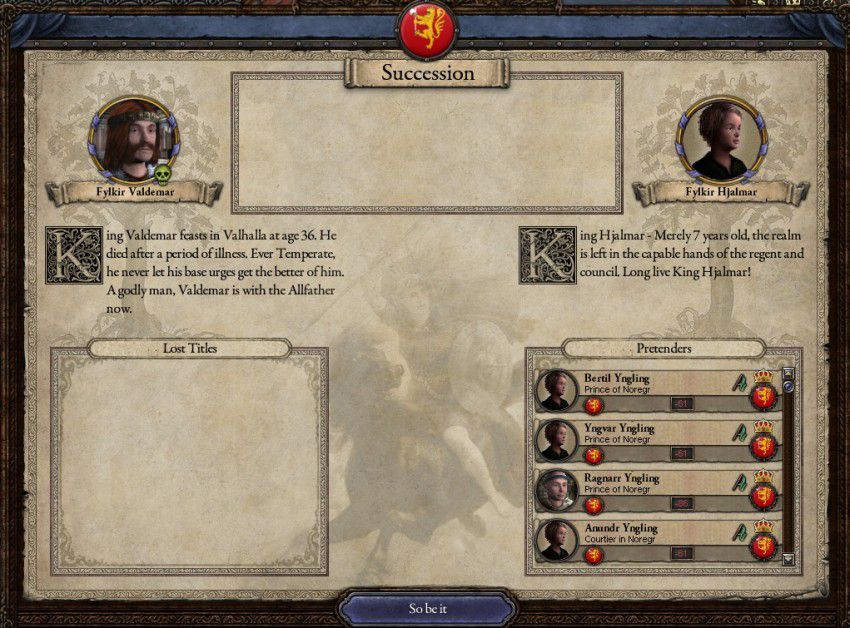Choose Anundr Yngling's portrait in Pretenders
850x628 pixels.
point(557,539)
